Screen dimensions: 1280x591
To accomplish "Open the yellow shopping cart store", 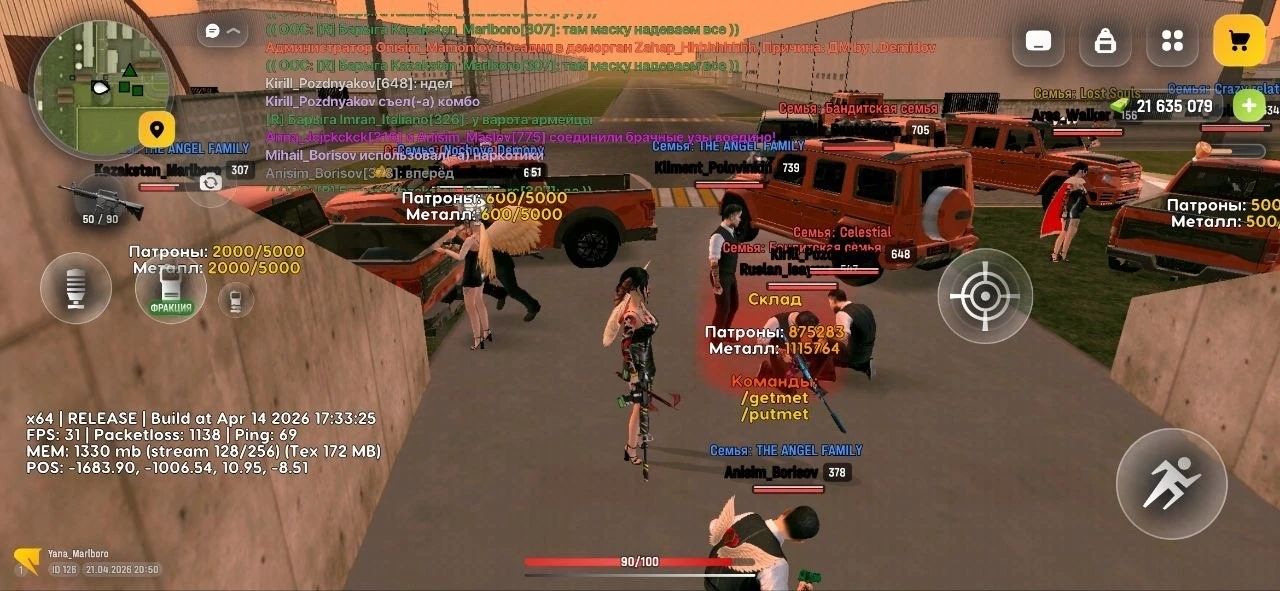I will (x=1239, y=41).
